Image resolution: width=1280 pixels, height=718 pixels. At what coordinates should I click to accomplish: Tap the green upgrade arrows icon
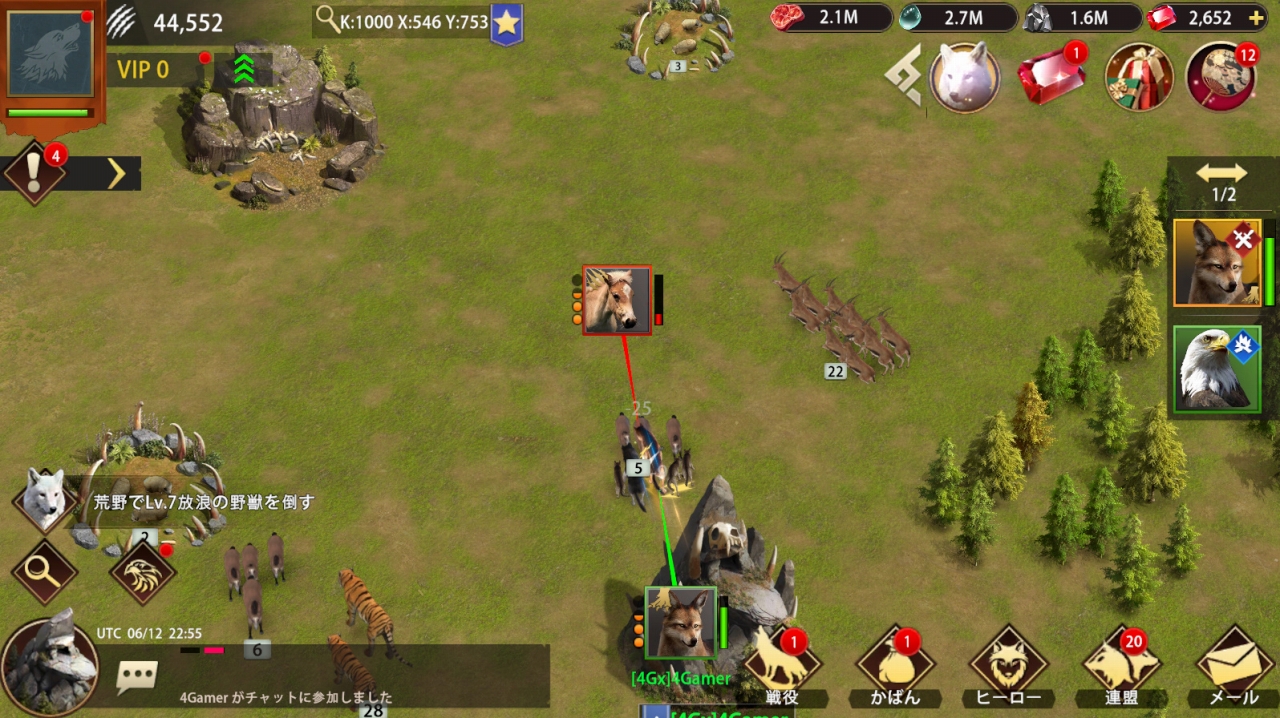(243, 69)
